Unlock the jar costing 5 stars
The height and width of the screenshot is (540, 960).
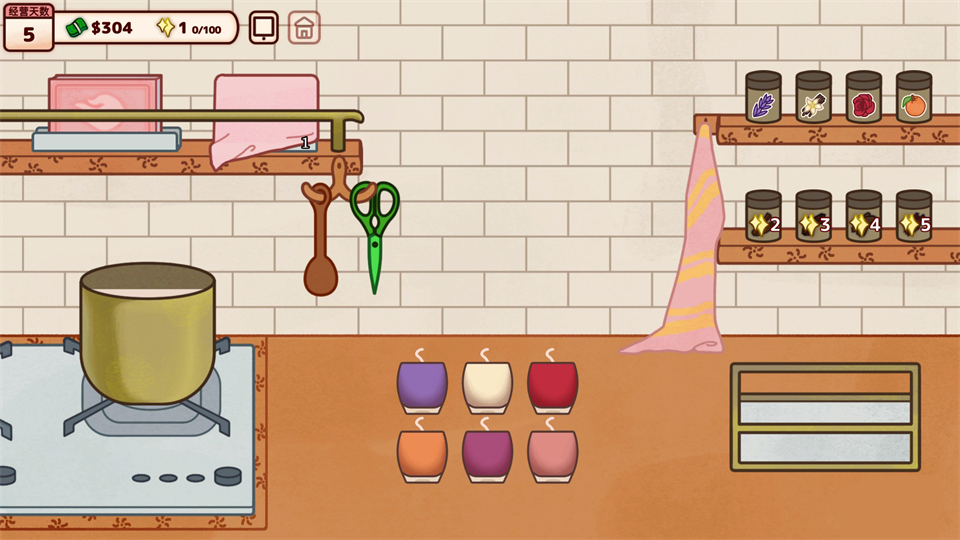coord(913,217)
